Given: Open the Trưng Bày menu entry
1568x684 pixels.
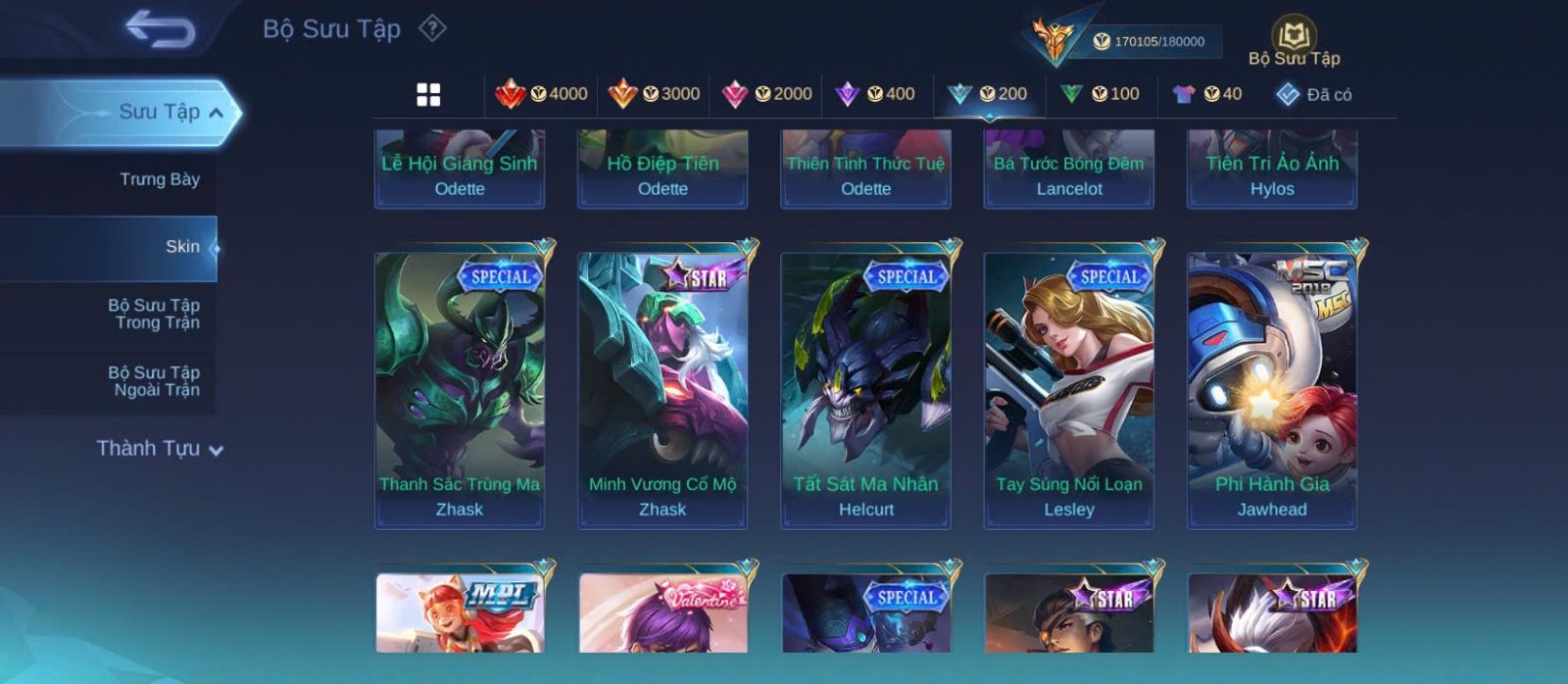Looking at the screenshot, I should [159, 179].
